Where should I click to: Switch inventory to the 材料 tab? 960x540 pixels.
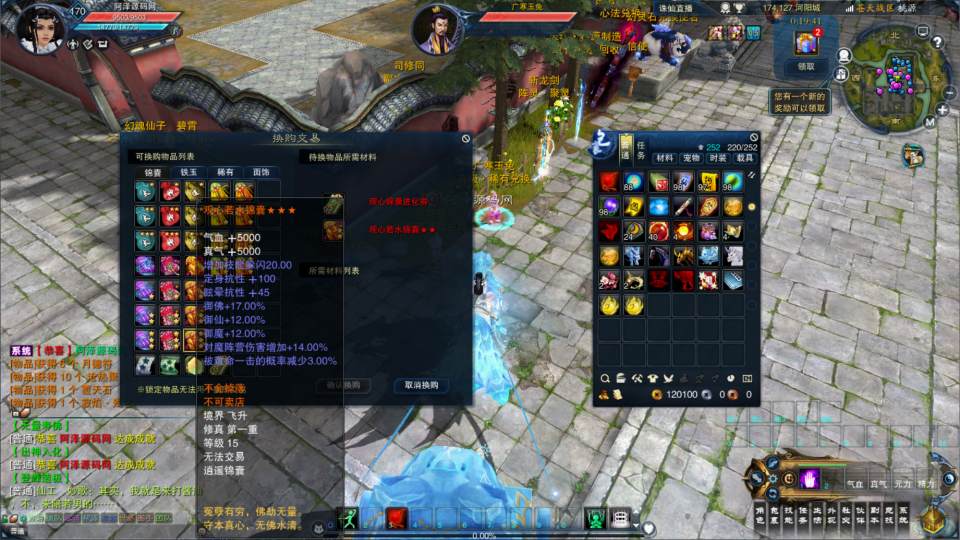[x=664, y=158]
